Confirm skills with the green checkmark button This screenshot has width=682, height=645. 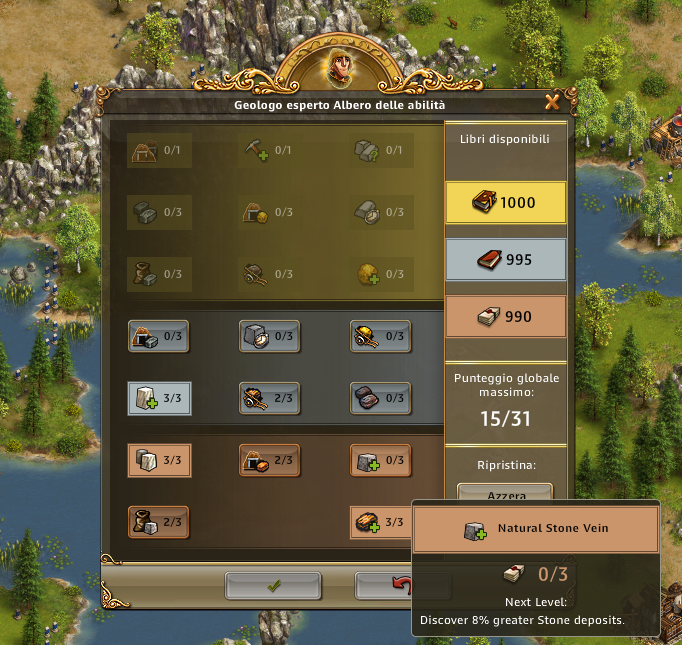273,586
